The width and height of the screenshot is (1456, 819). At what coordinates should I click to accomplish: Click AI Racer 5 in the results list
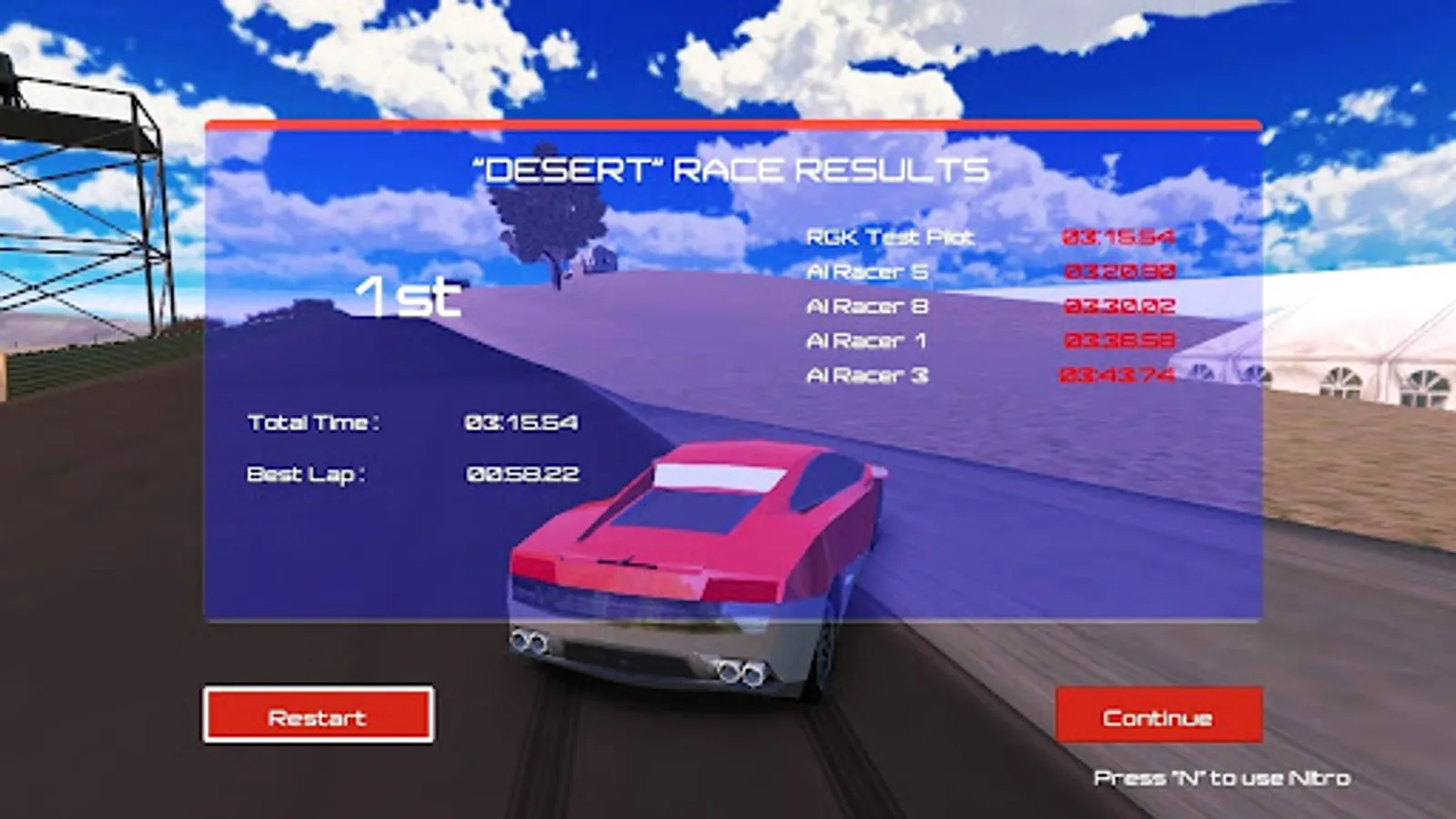pos(866,271)
